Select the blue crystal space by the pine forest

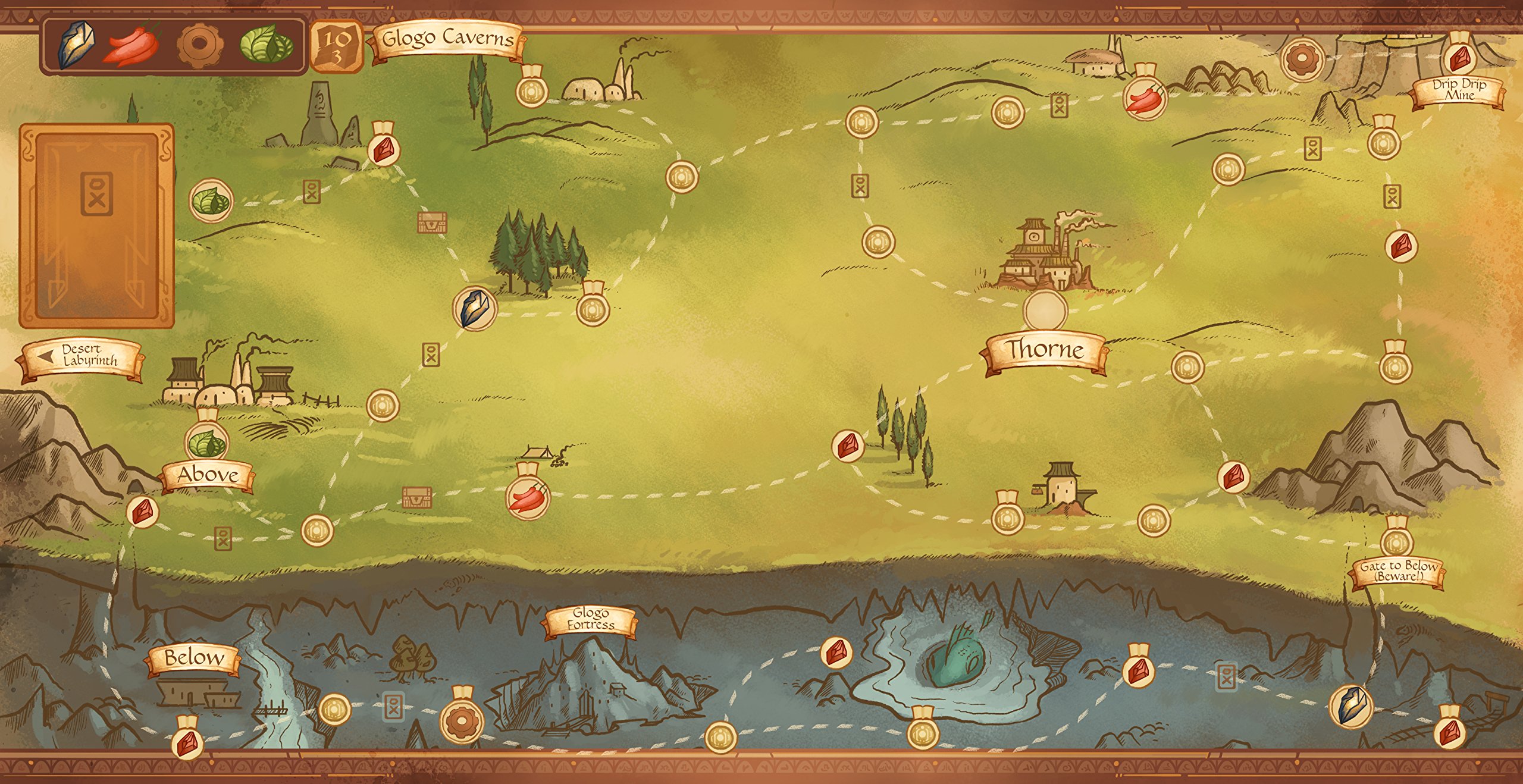click(x=475, y=308)
